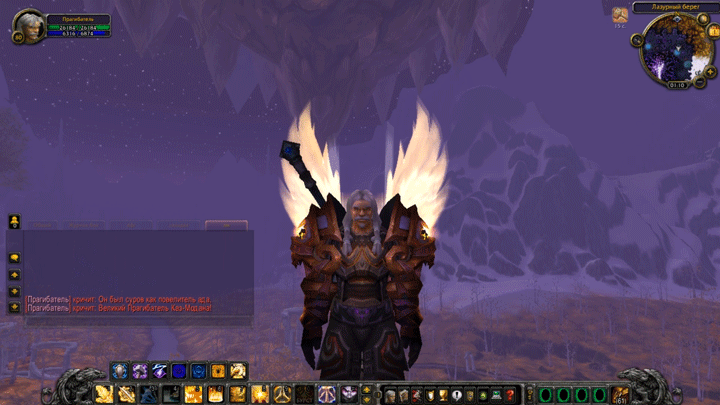Click the minimap clock
720x405 pixels.
pyautogui.click(x=677, y=85)
